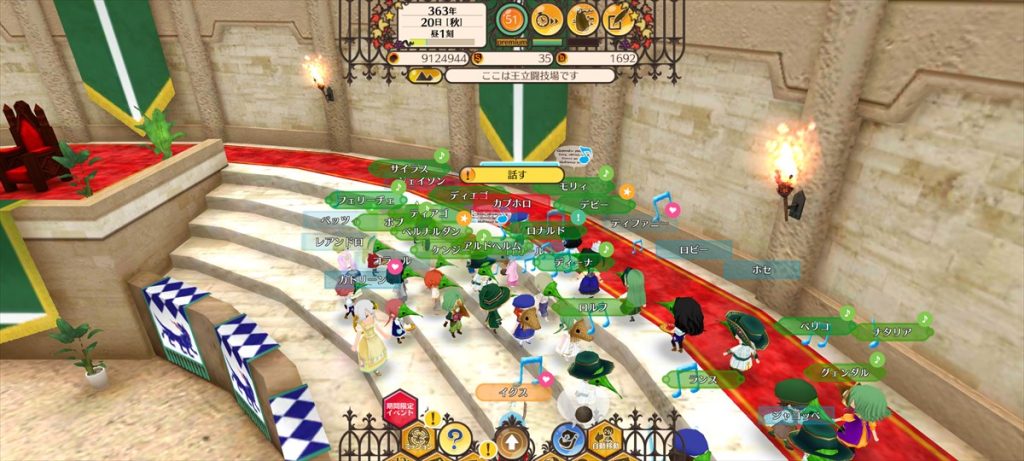This screenshot has width=1024, height=461.
Task: Select the グェンダル name tag
Action: click(x=845, y=372)
